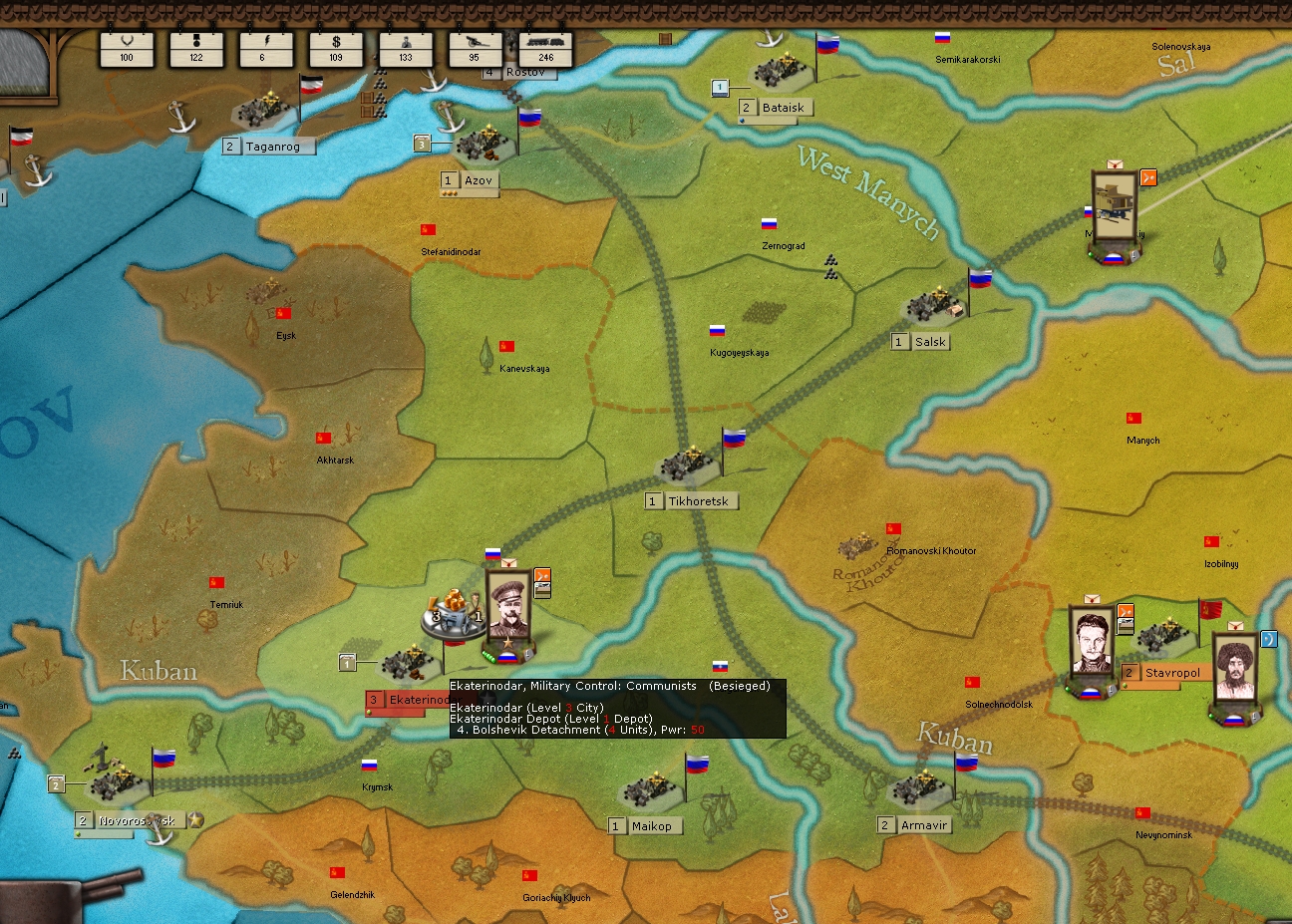Open the rail transport locomotive panel
The height and width of the screenshot is (924, 1292).
click(x=545, y=48)
